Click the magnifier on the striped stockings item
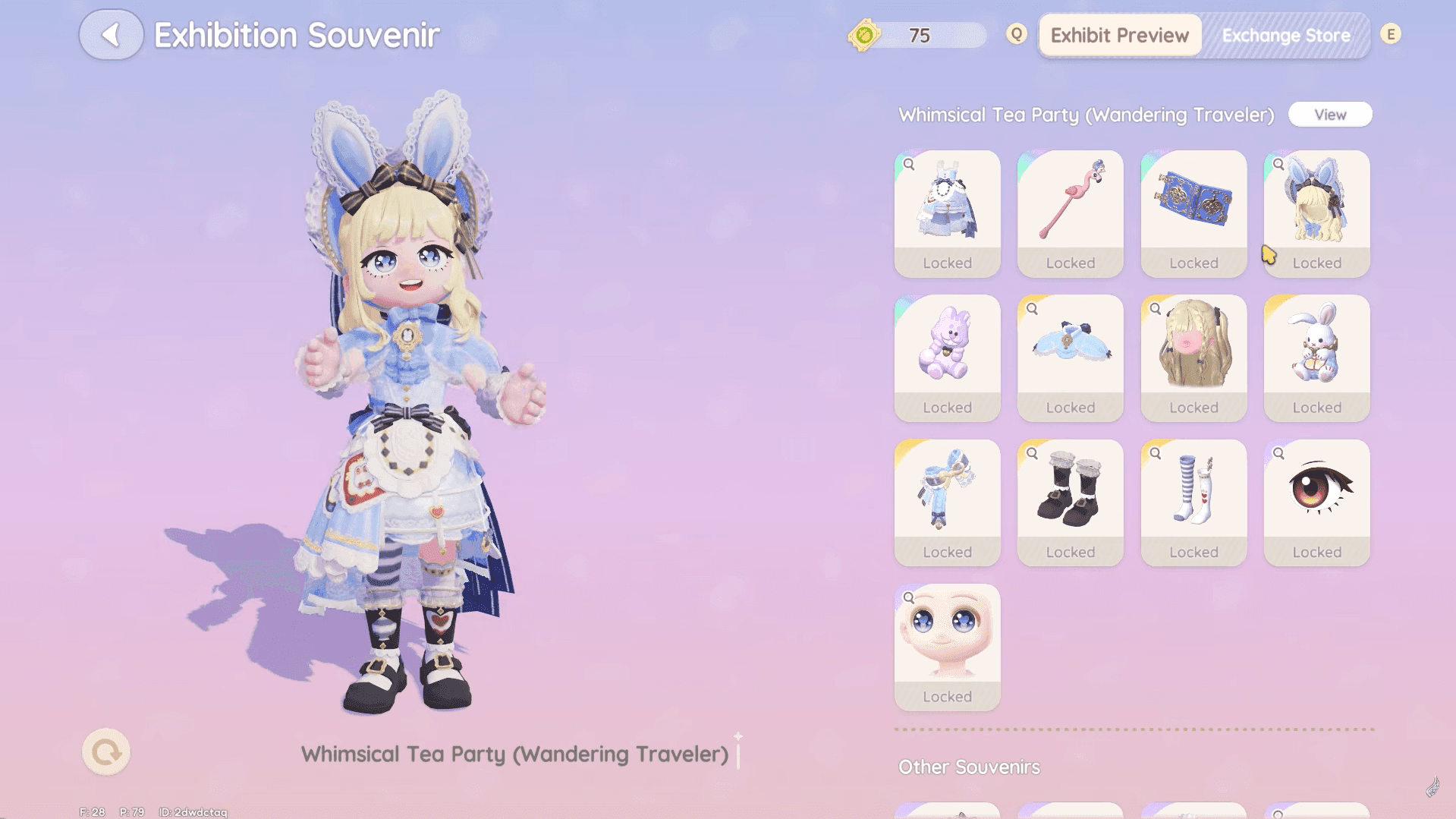Screen dimensions: 1456x819 tap(1156, 452)
